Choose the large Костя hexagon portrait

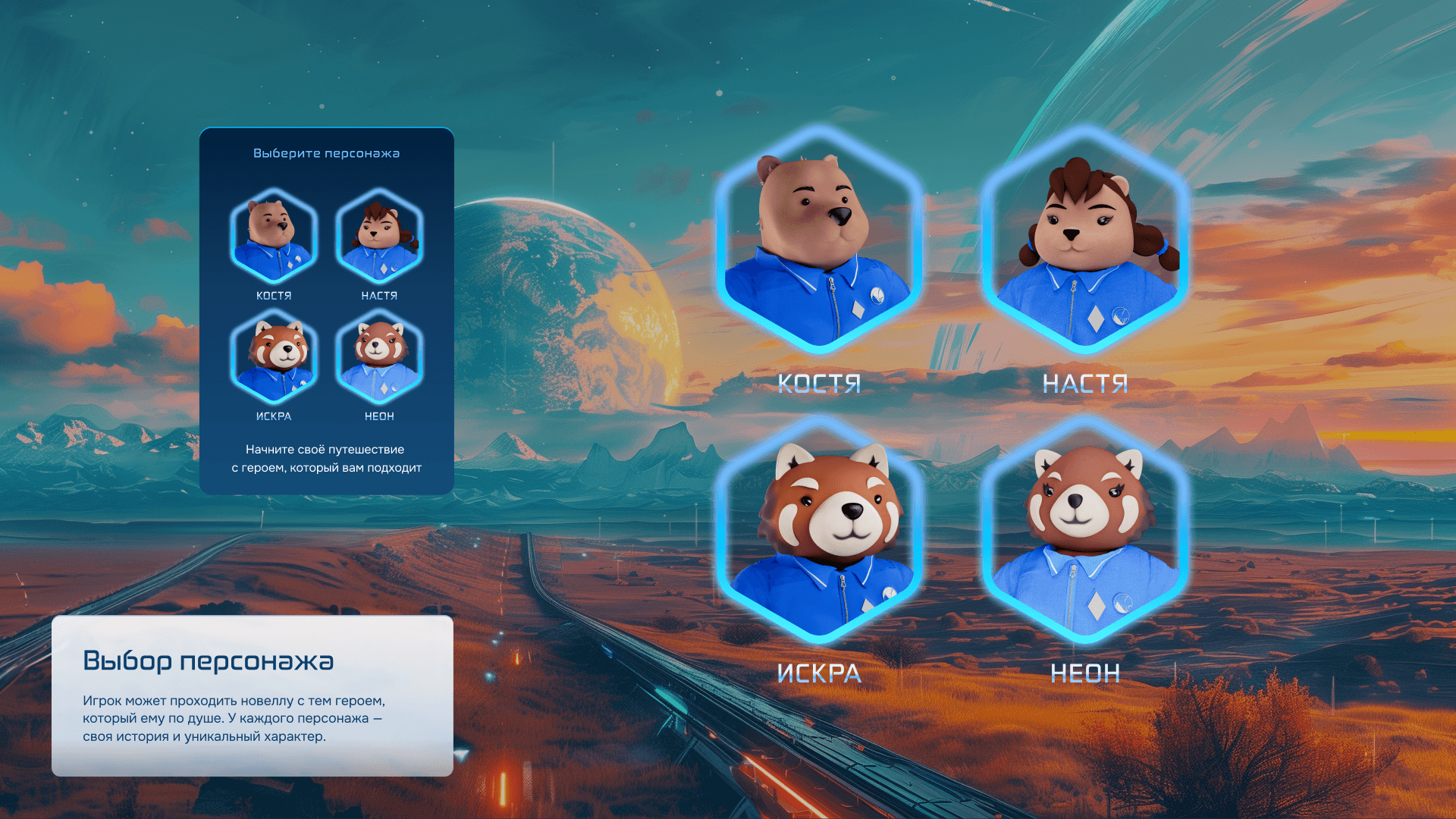tap(819, 241)
